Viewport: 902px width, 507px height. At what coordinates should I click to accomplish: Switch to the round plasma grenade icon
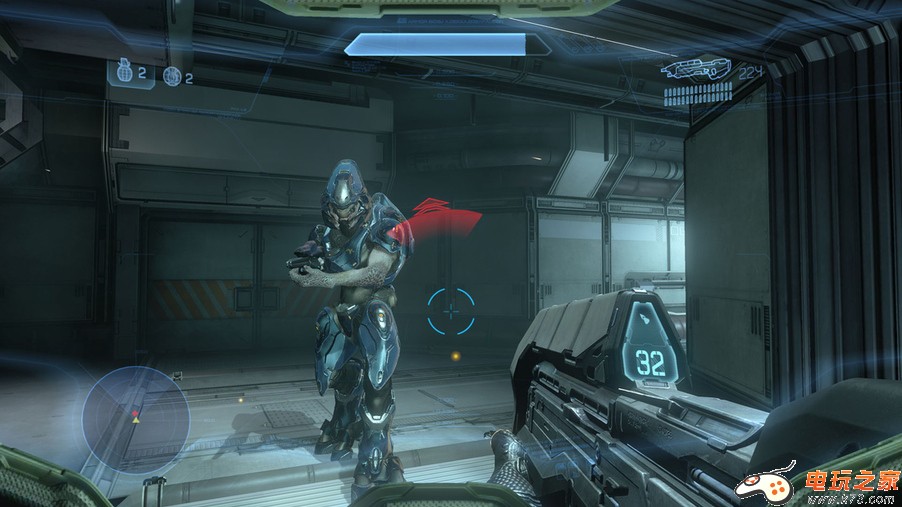click(172, 76)
